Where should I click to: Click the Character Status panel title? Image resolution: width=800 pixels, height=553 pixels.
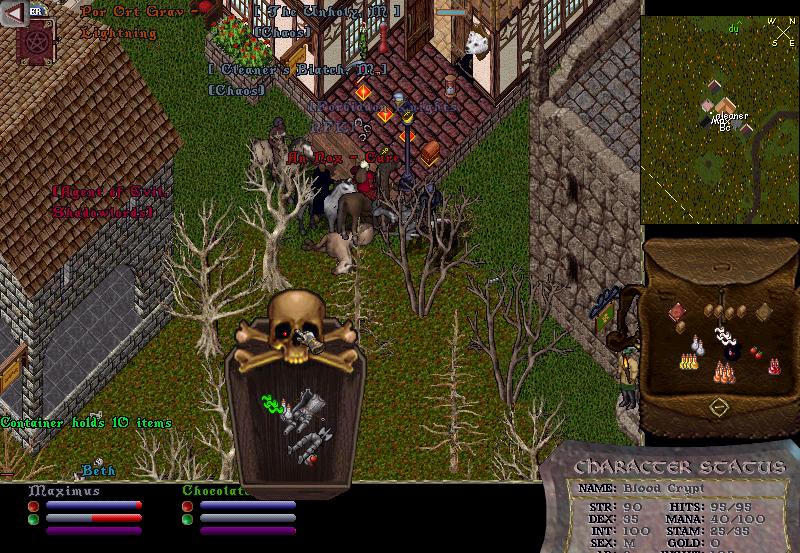click(x=679, y=468)
